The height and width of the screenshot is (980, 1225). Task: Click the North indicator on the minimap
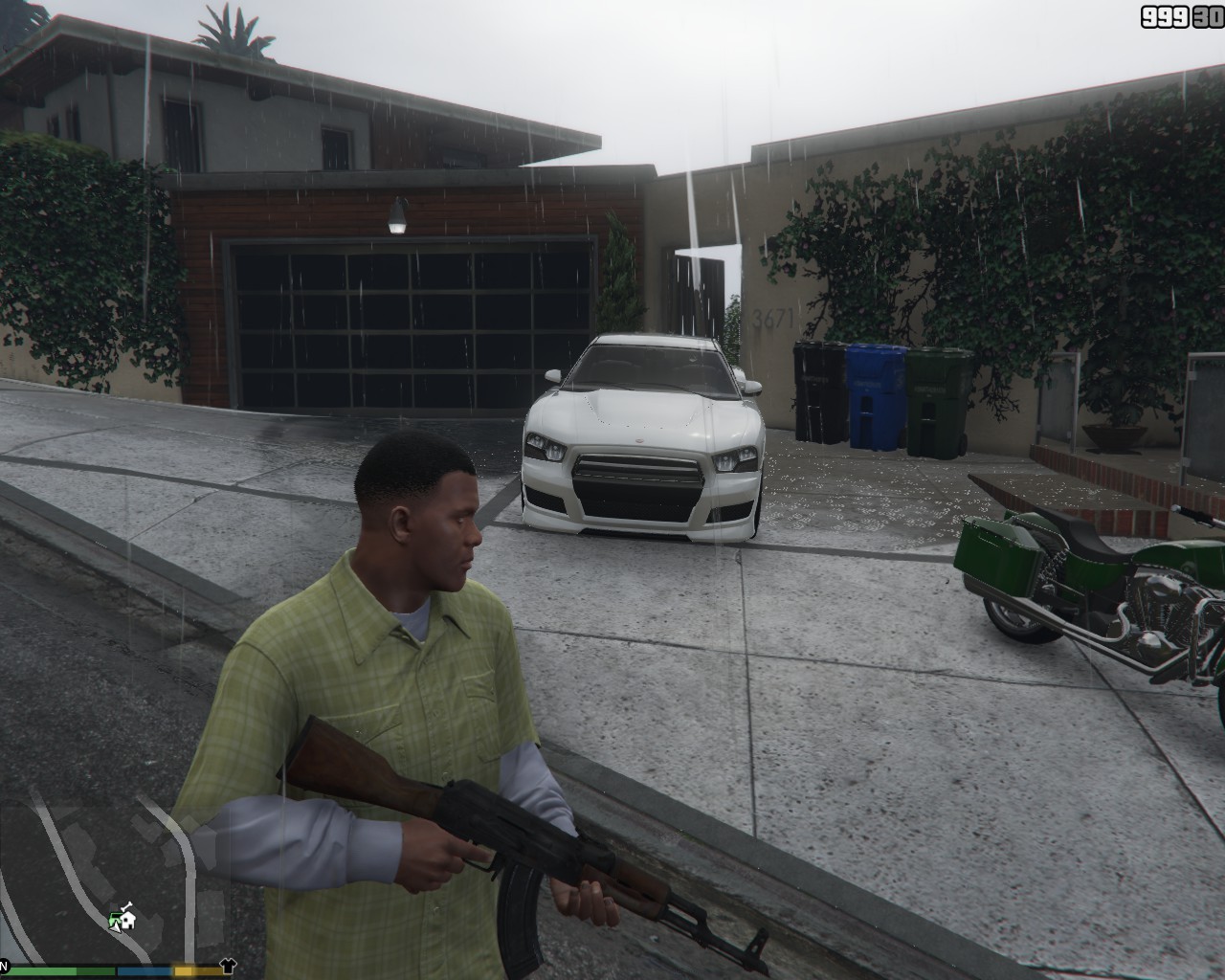pyautogui.click(x=4, y=964)
